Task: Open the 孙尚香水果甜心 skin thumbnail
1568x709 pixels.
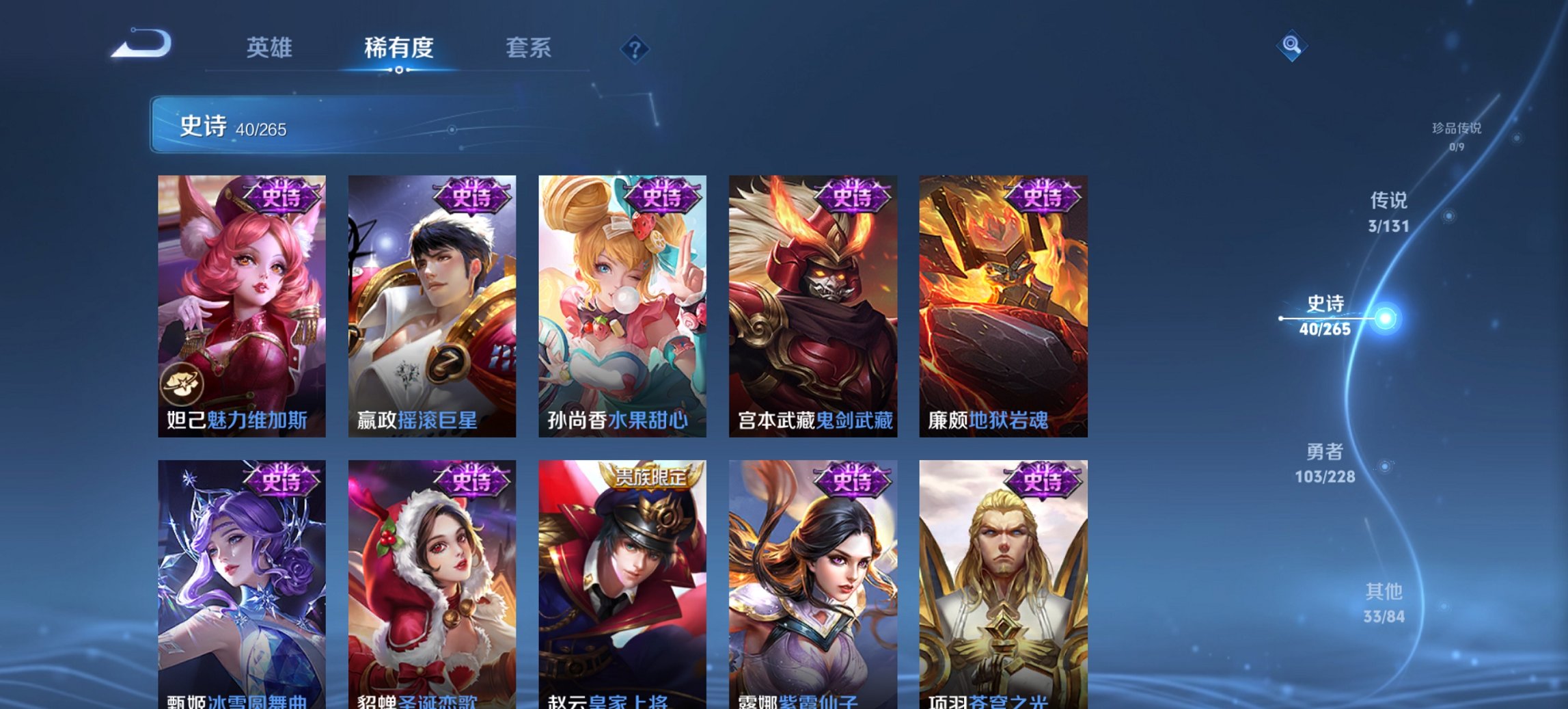Action: 623,301
